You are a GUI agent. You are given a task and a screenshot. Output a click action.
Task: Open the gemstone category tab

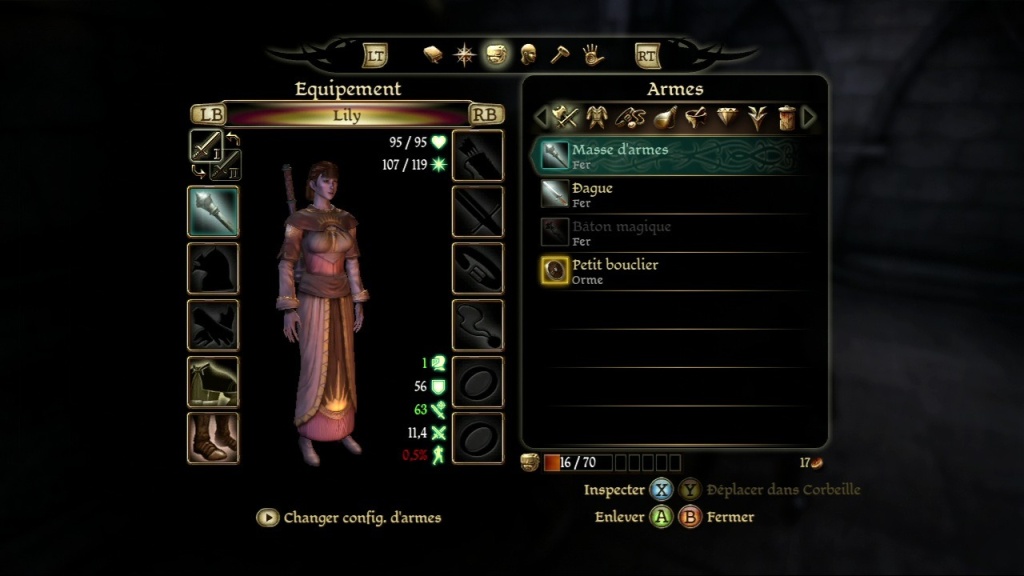727,118
